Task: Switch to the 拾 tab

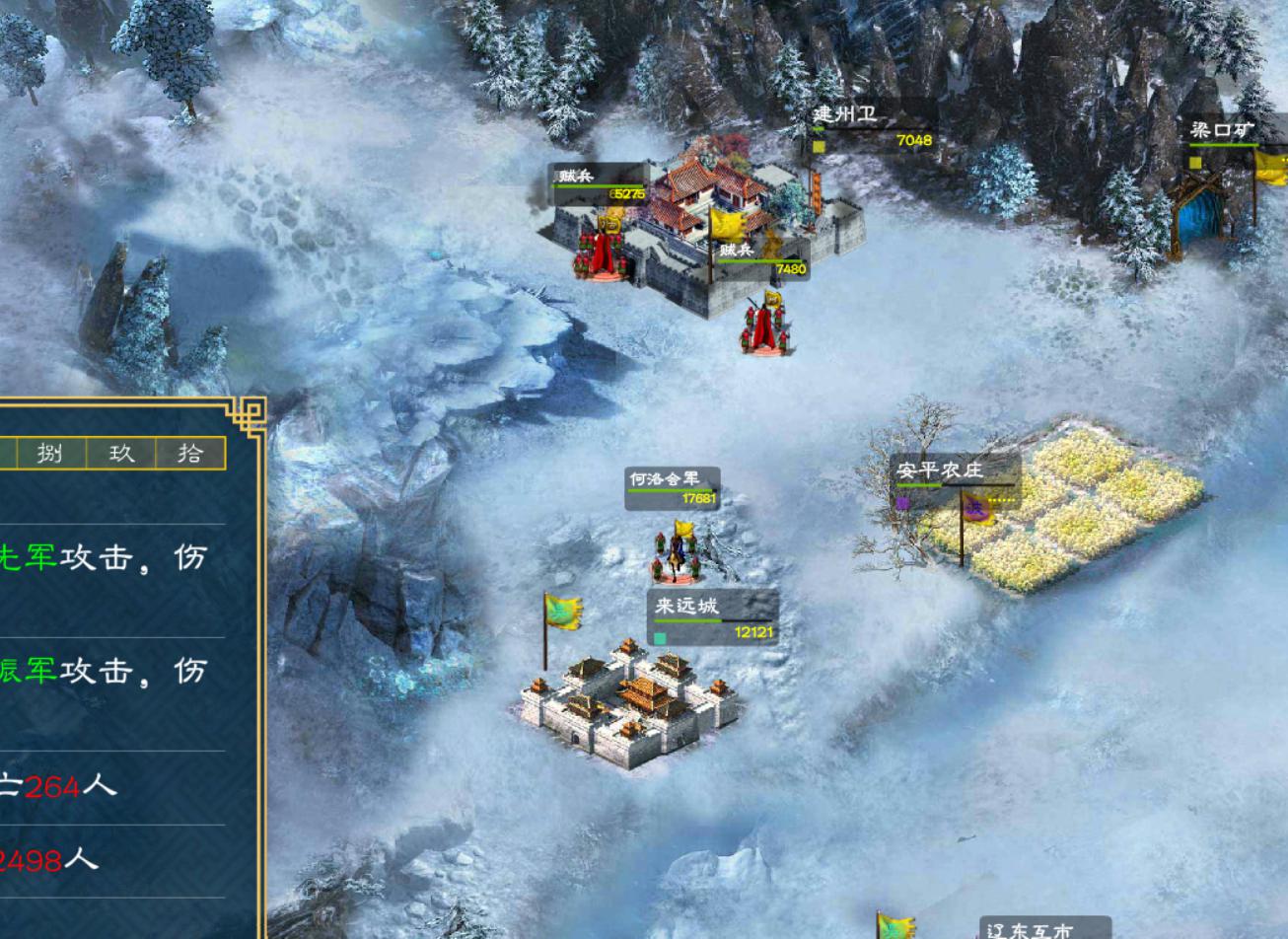Action: pyautogui.click(x=190, y=453)
